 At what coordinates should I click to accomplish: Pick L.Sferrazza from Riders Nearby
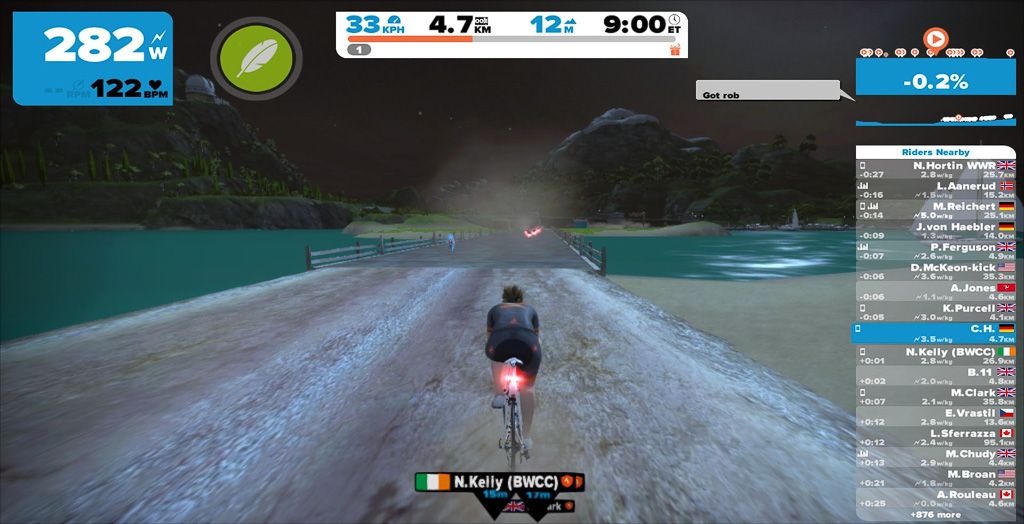tap(935, 438)
